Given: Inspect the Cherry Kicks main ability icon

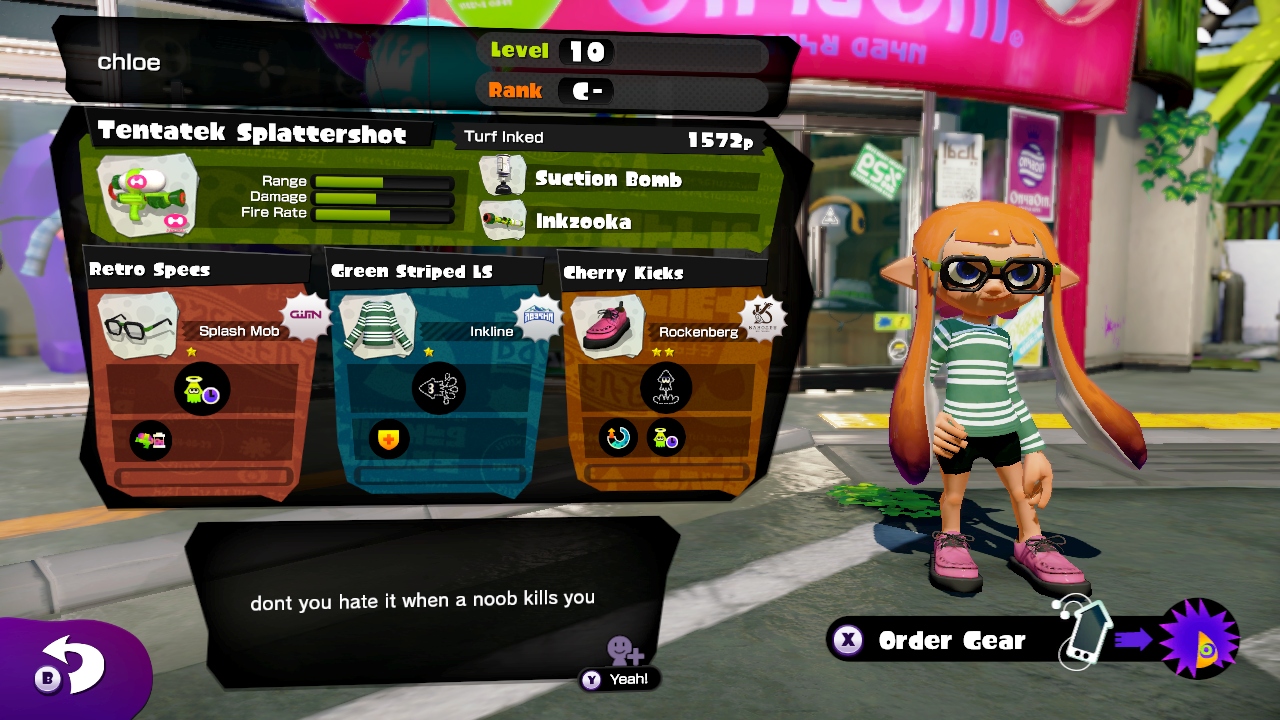Looking at the screenshot, I should point(665,389).
